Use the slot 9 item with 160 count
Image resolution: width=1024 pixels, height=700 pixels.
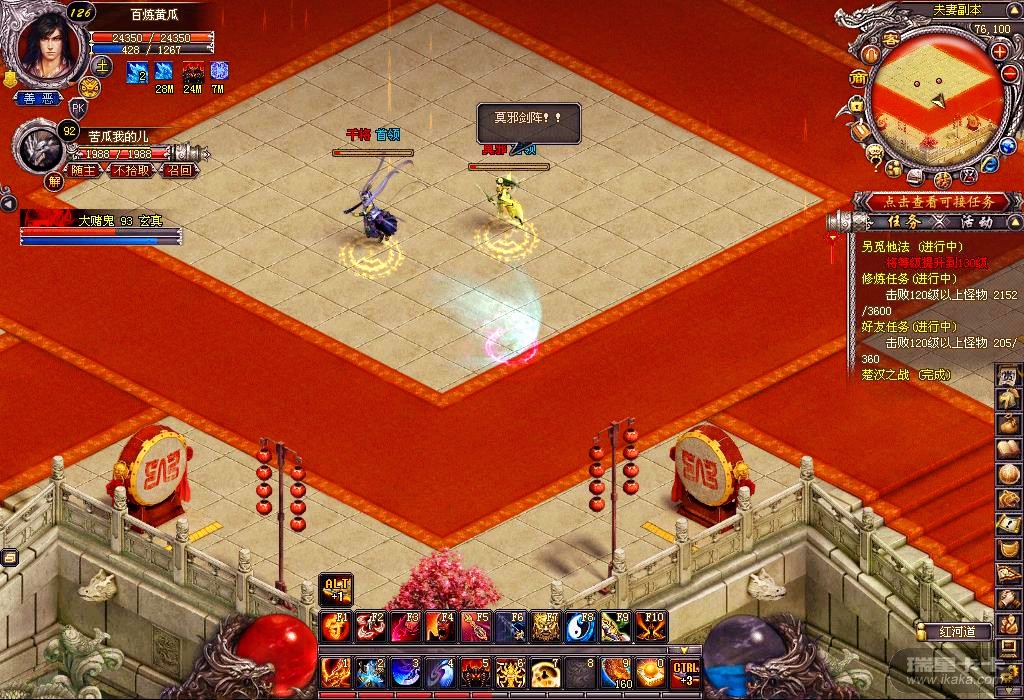point(615,673)
